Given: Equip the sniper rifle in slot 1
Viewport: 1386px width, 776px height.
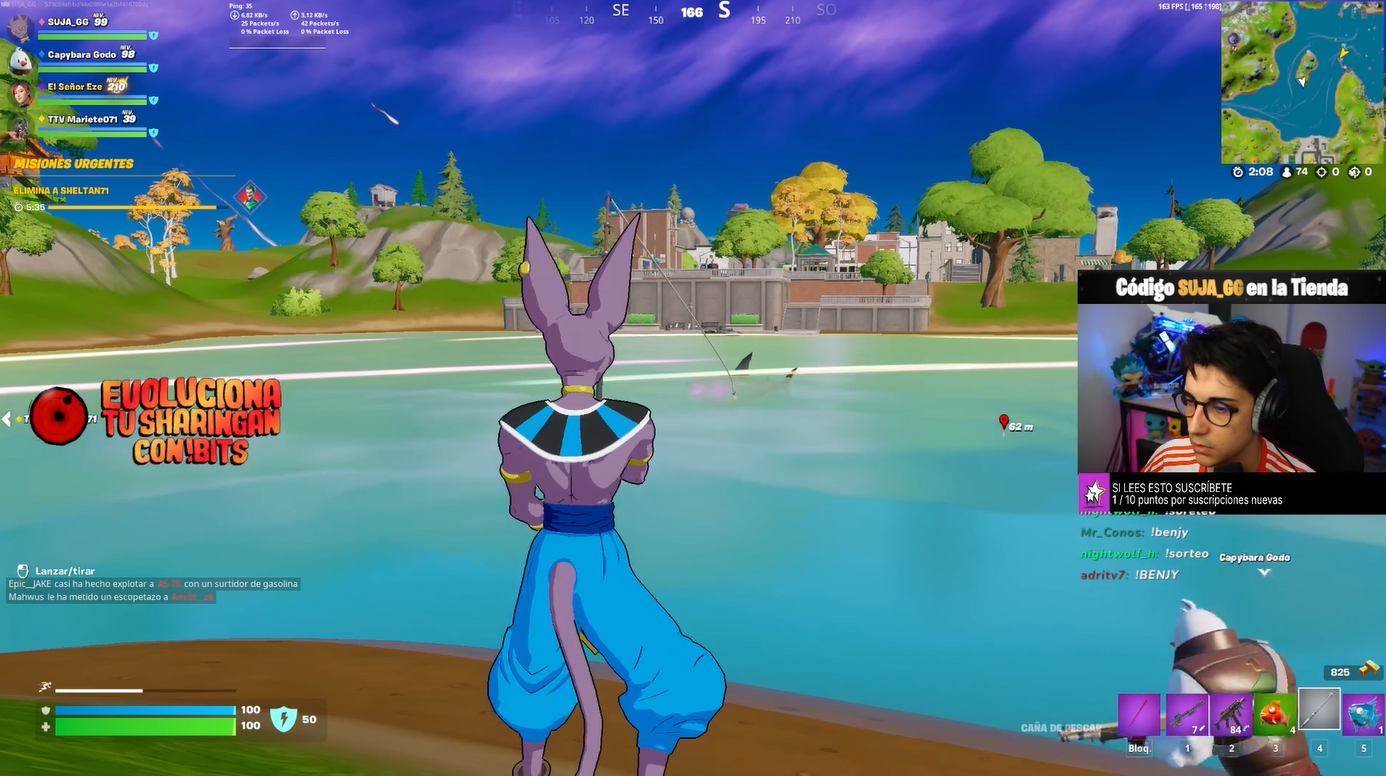Looking at the screenshot, I should [x=1187, y=715].
